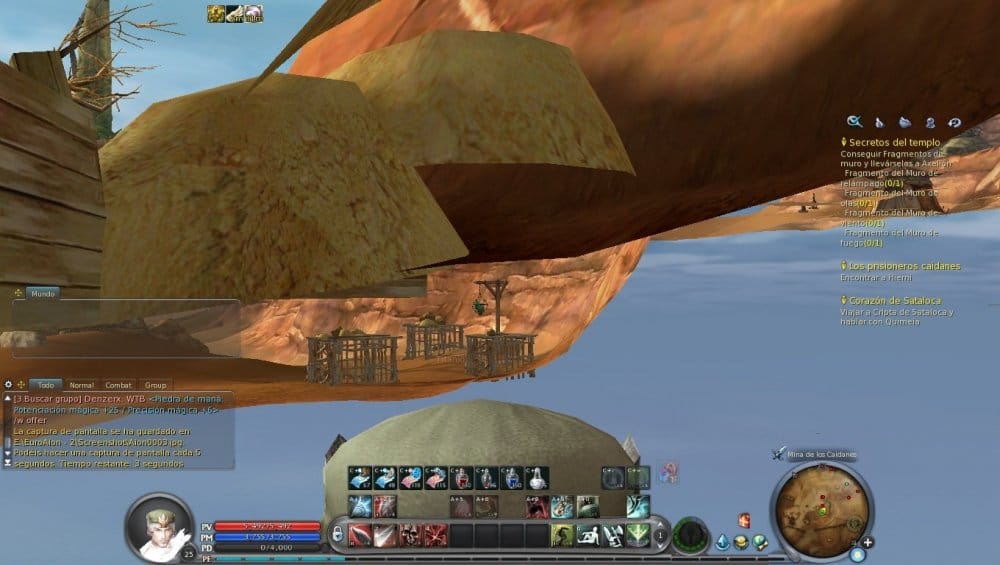Select the Combat chat tab
The image size is (1000, 565).
click(x=119, y=384)
